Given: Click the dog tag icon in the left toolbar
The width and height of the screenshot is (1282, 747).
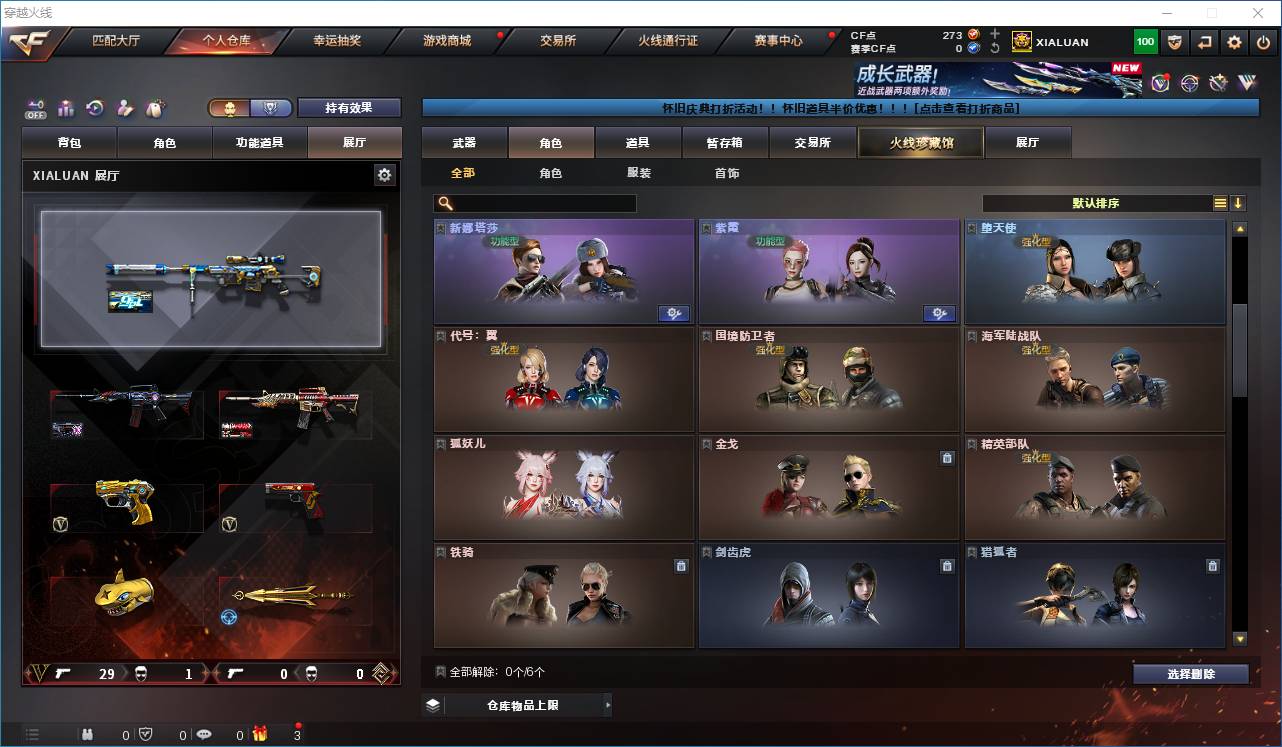Looking at the screenshot, I should [154, 108].
